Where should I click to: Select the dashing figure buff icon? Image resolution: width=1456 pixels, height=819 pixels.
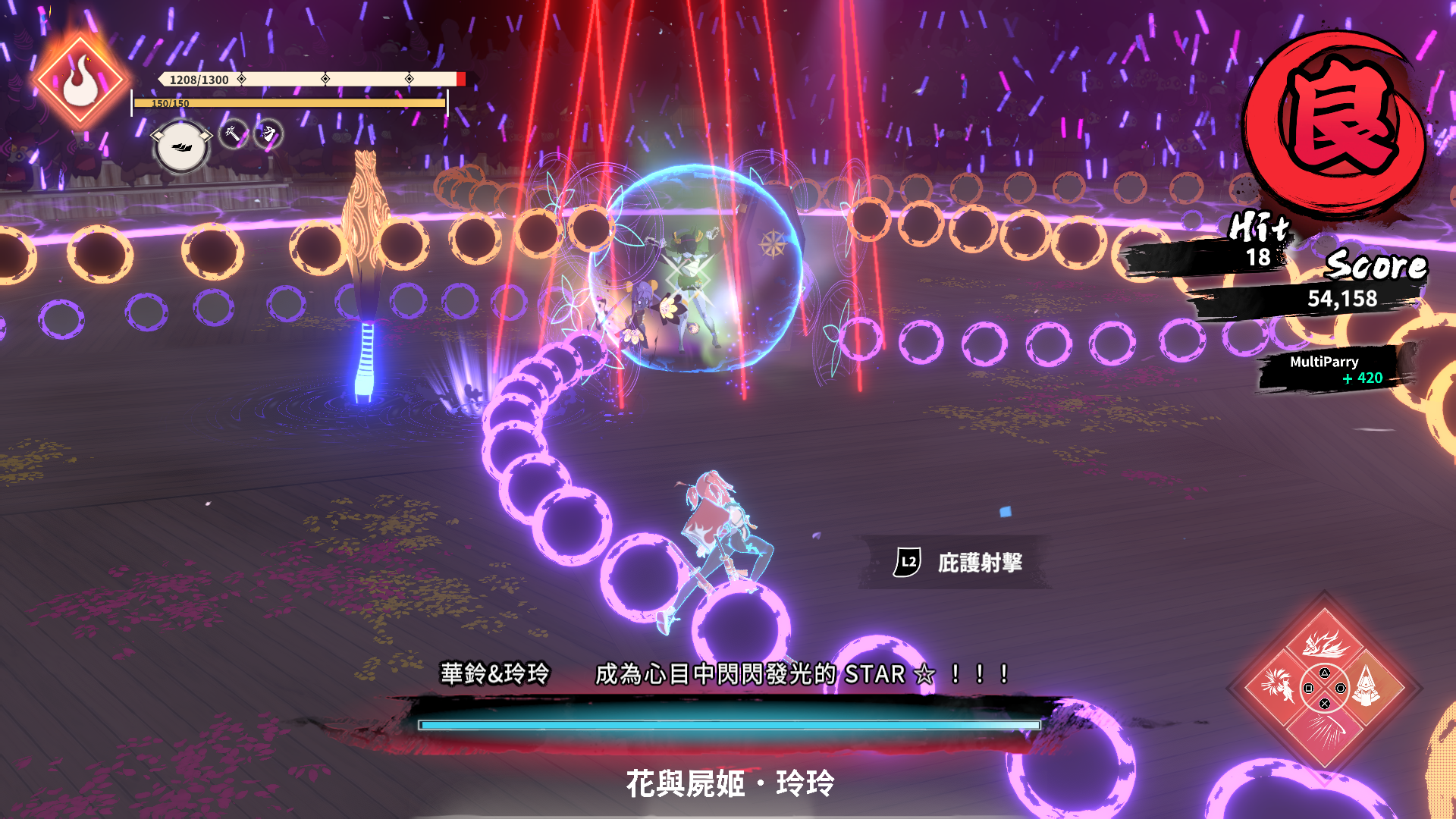coord(268,134)
